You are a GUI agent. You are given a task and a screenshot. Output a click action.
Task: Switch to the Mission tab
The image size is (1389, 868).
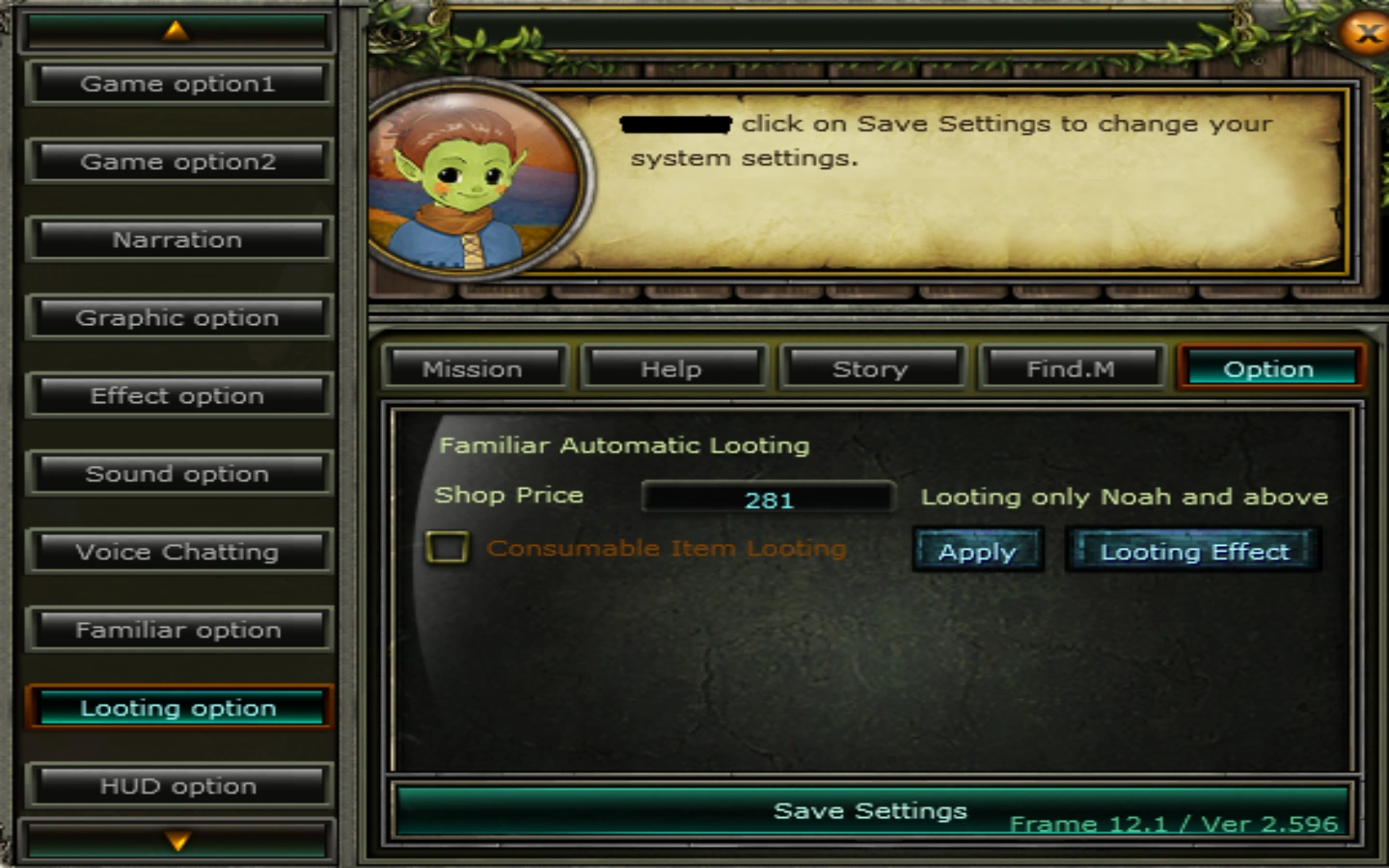point(474,367)
